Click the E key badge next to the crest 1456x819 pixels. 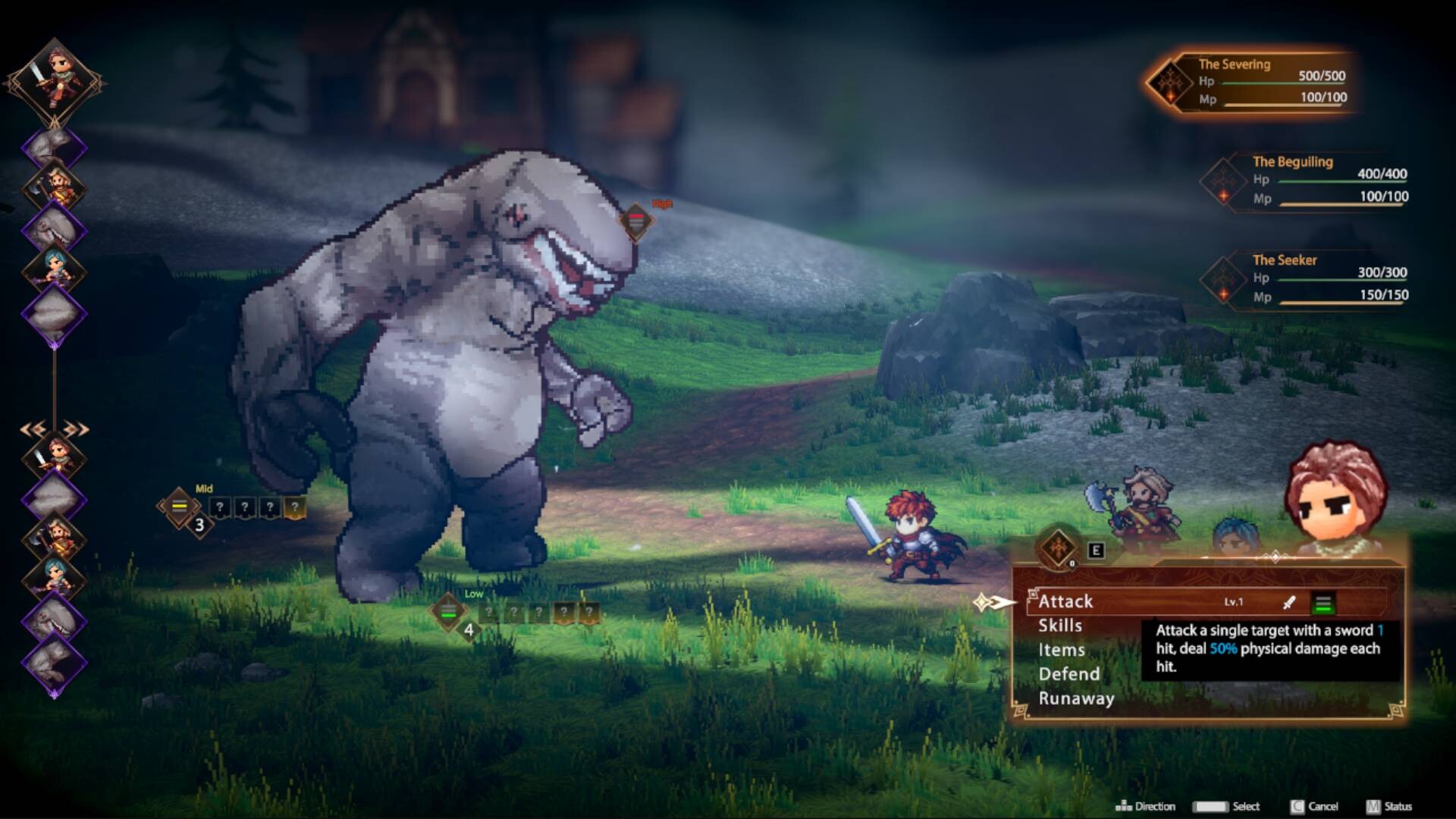point(1097,551)
